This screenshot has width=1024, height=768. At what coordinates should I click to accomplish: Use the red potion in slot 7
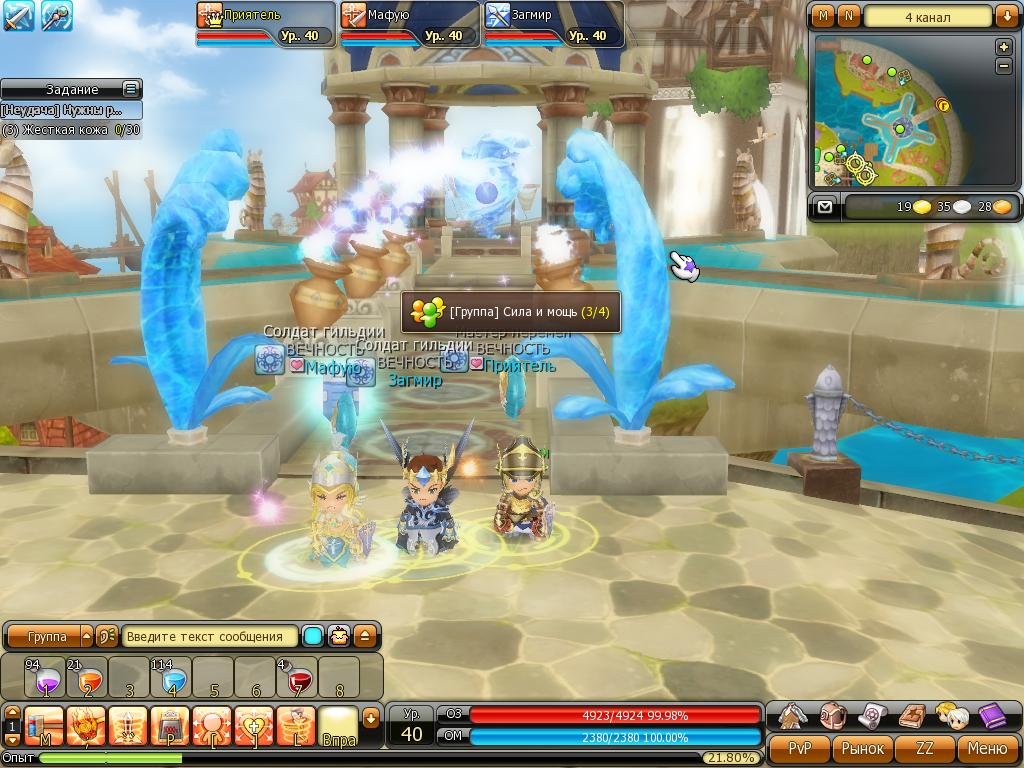coord(297,678)
